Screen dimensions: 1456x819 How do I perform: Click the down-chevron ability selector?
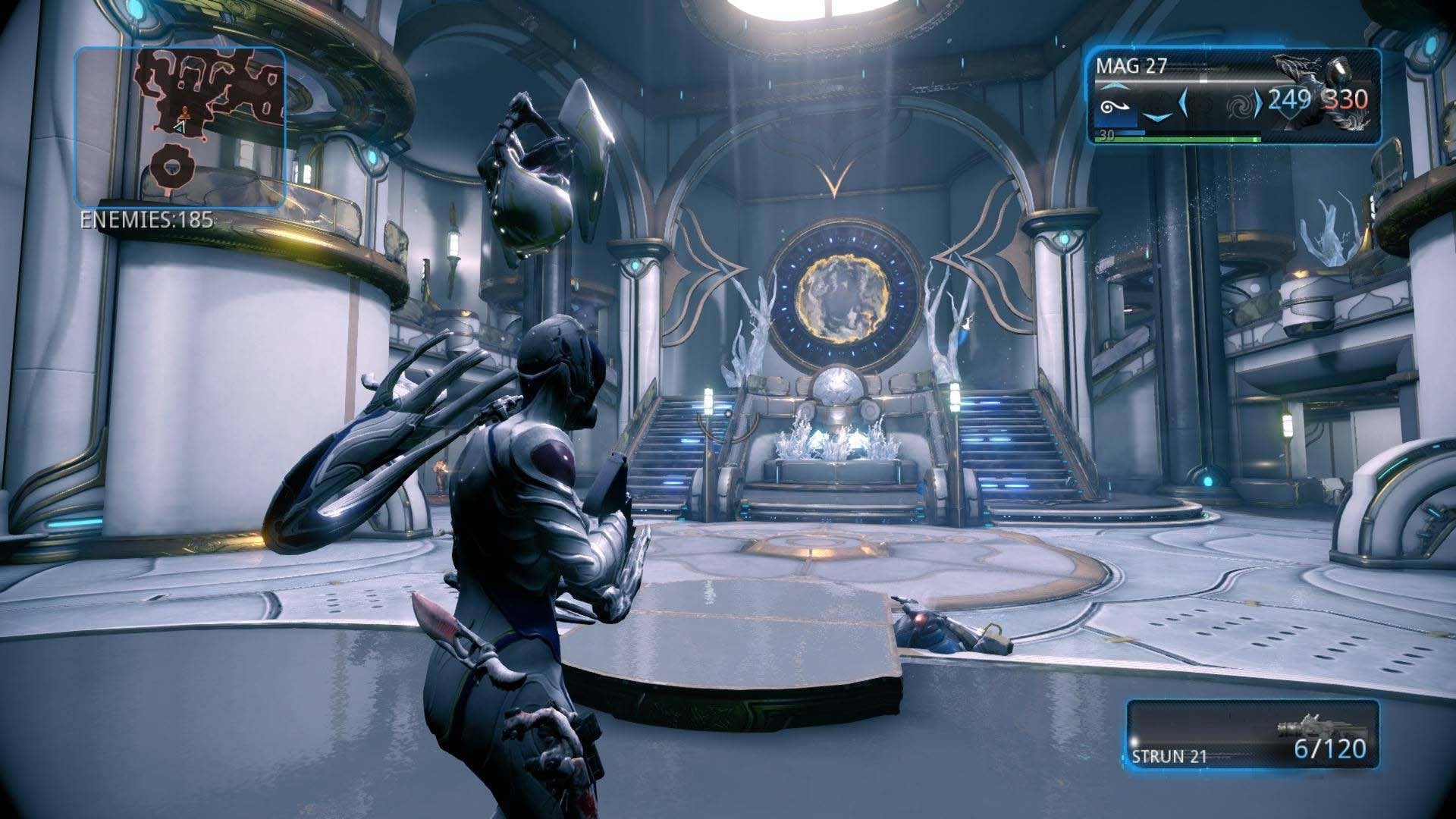click(x=1158, y=118)
